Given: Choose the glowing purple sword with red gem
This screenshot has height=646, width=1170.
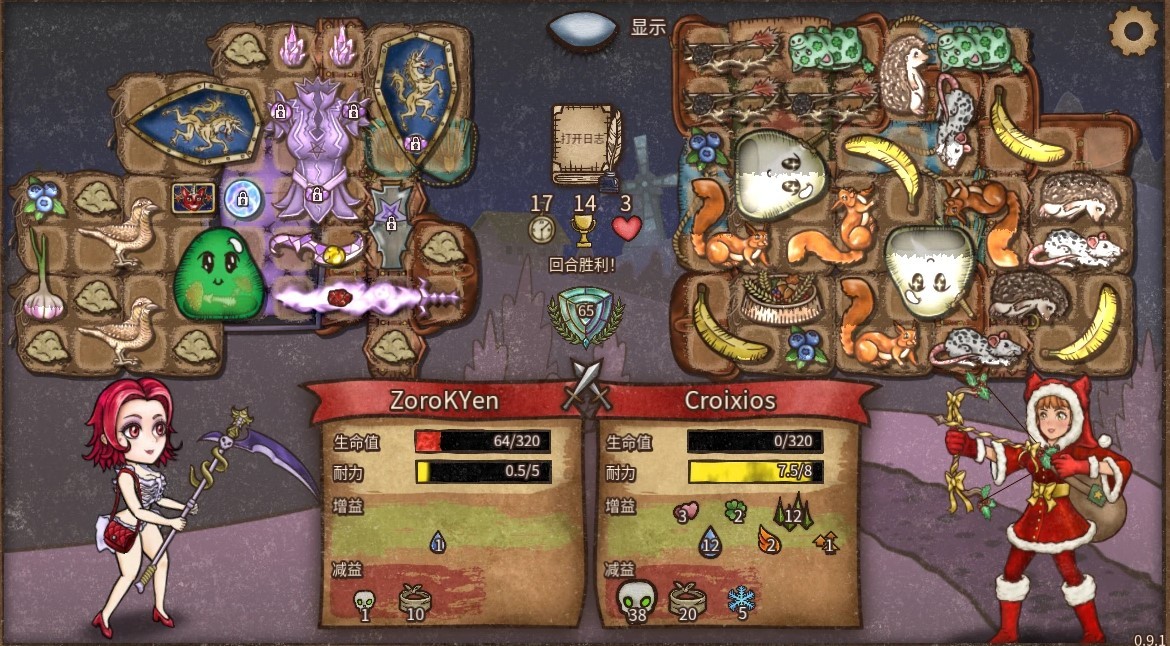Looking at the screenshot, I should (x=365, y=297).
